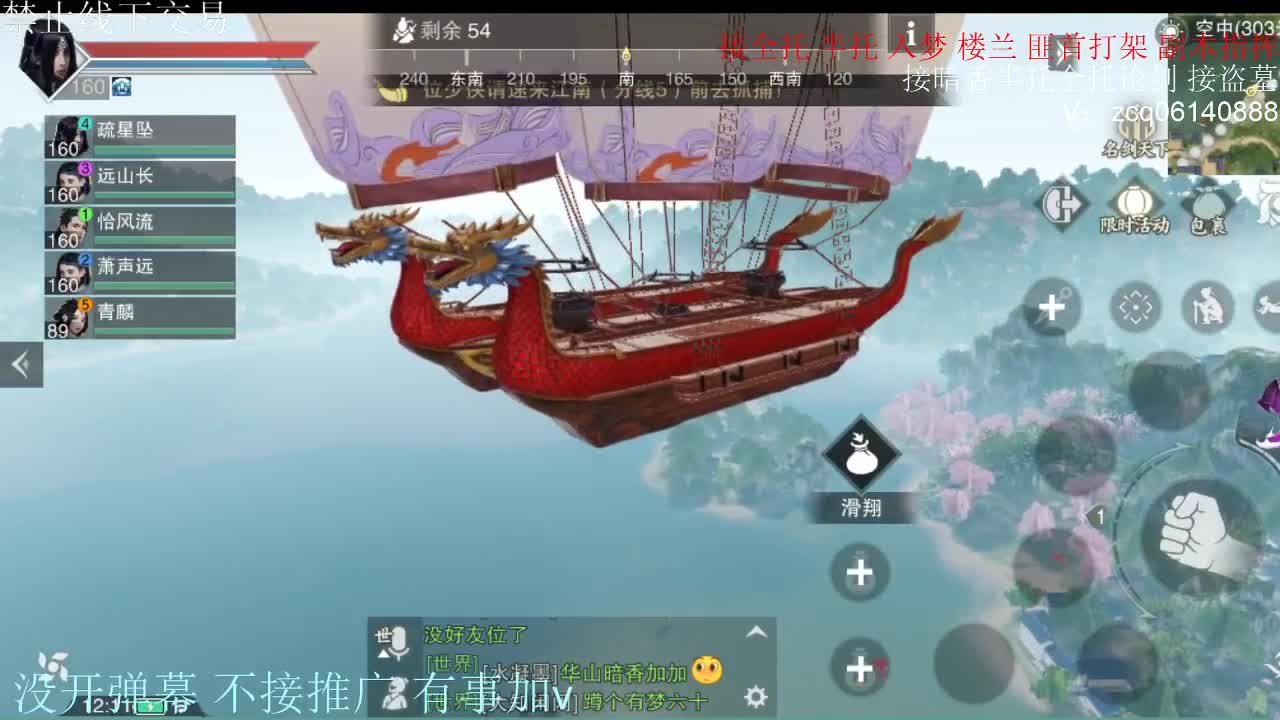Image resolution: width=1280 pixels, height=720 pixels.
Task: Tap the crosshair free-look camera icon
Action: pos(1134,307)
